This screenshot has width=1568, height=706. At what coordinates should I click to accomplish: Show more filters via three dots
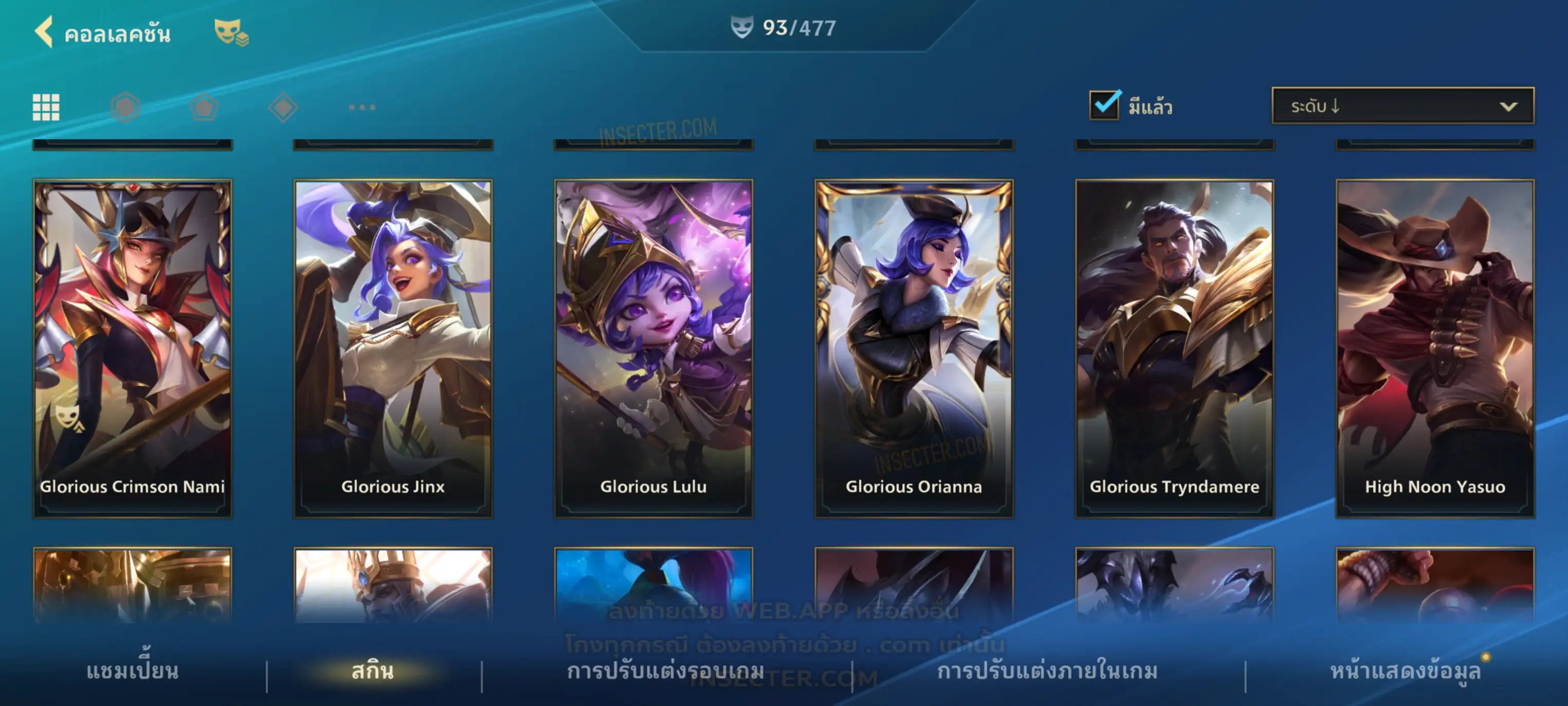pos(362,107)
